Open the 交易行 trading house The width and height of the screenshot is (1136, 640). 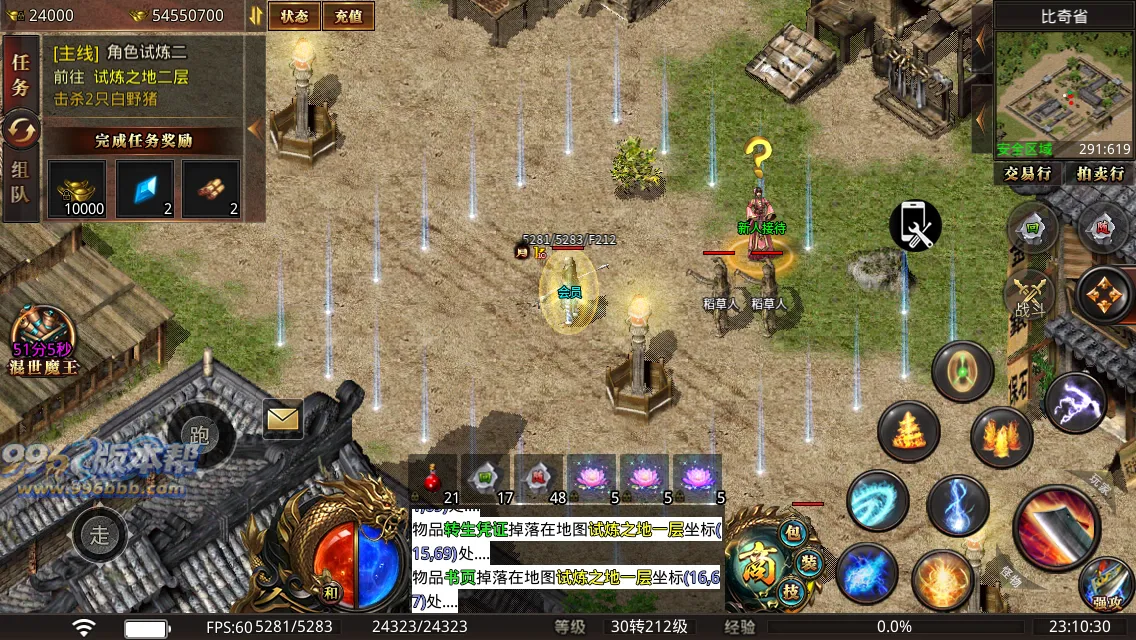pyautogui.click(x=1028, y=173)
